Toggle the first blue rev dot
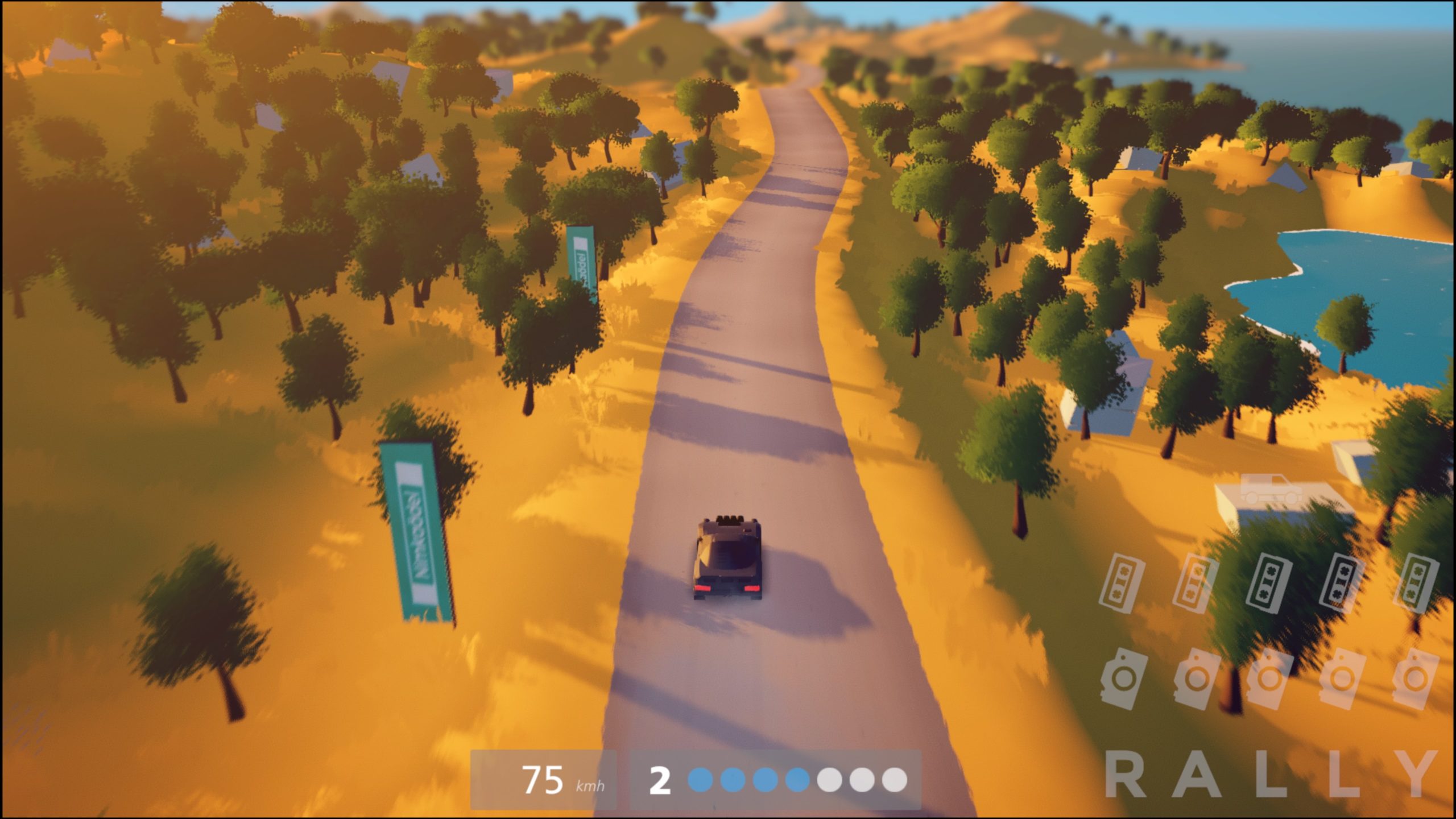 (701, 780)
